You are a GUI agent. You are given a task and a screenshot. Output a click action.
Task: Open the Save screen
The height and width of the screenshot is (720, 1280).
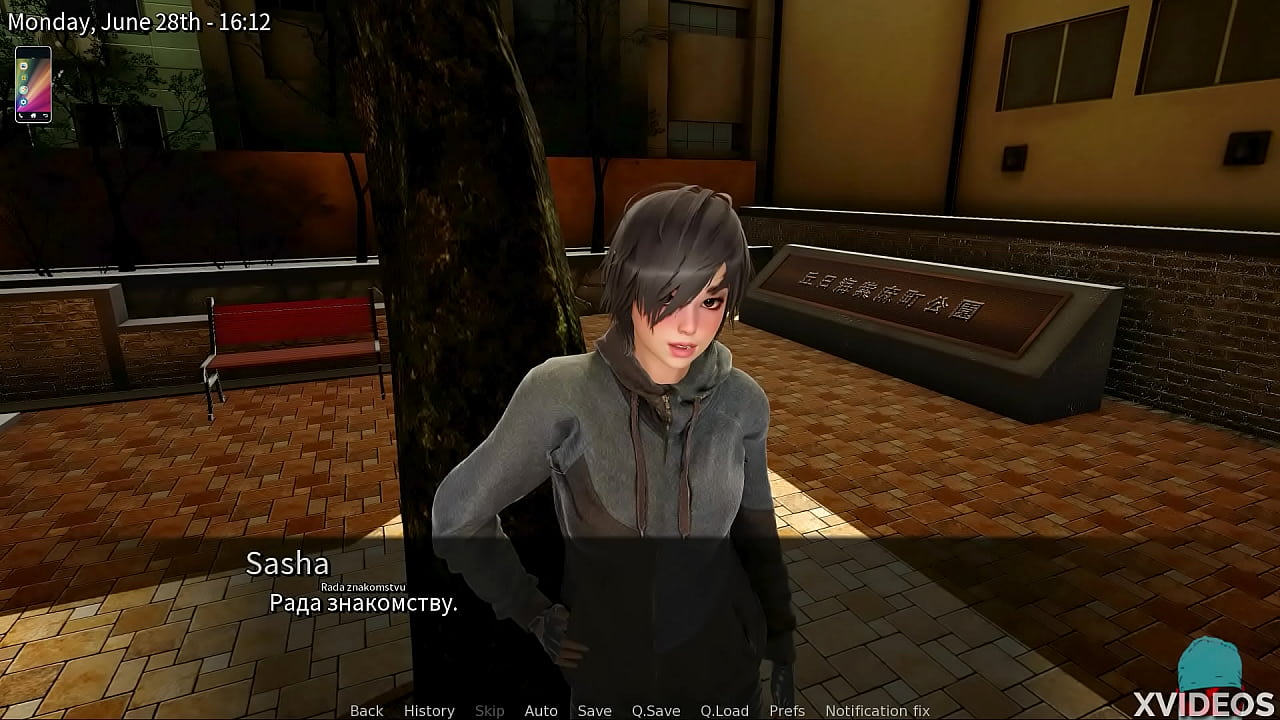click(x=594, y=710)
